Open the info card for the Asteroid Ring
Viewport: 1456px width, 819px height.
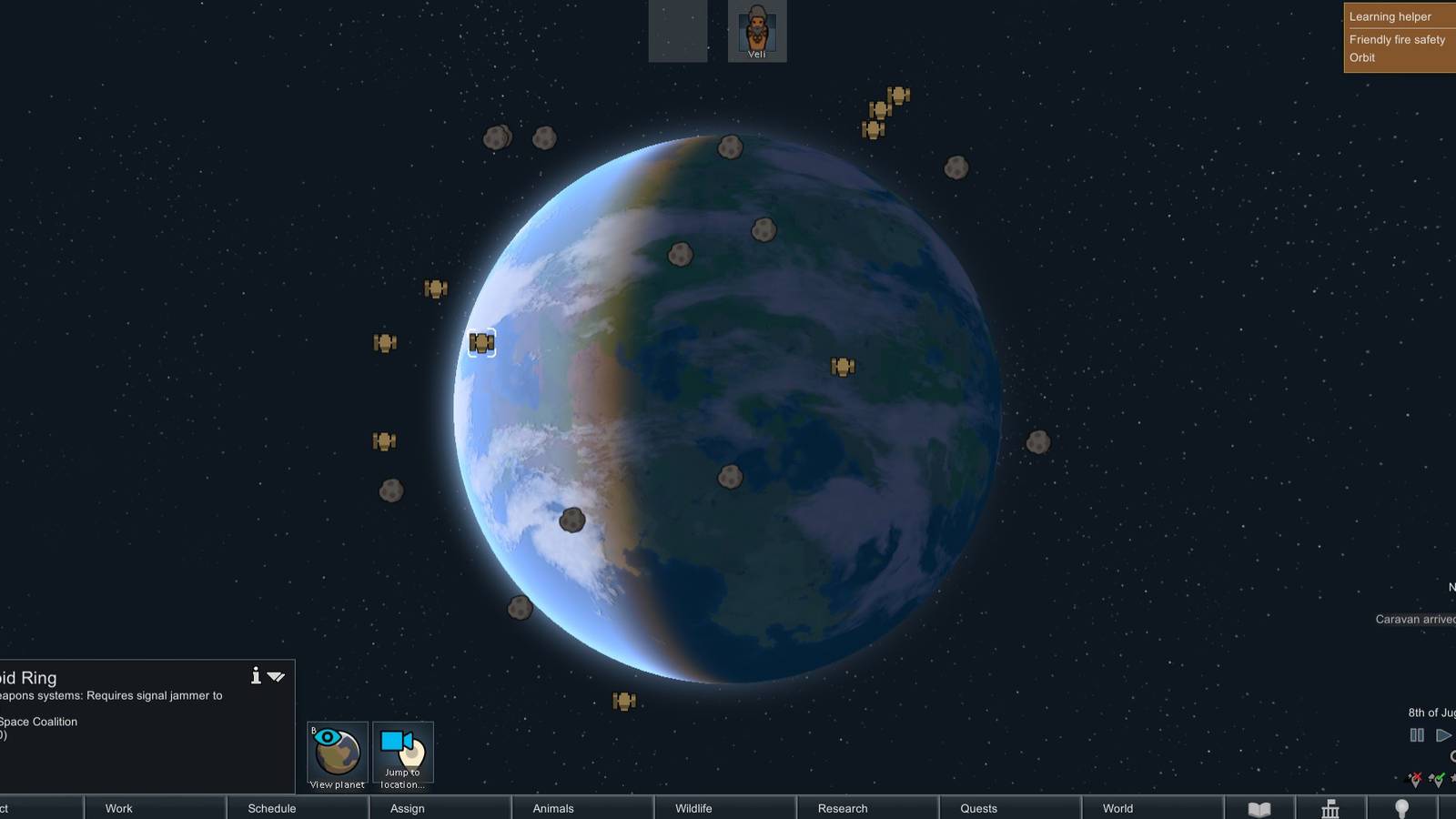(256, 677)
